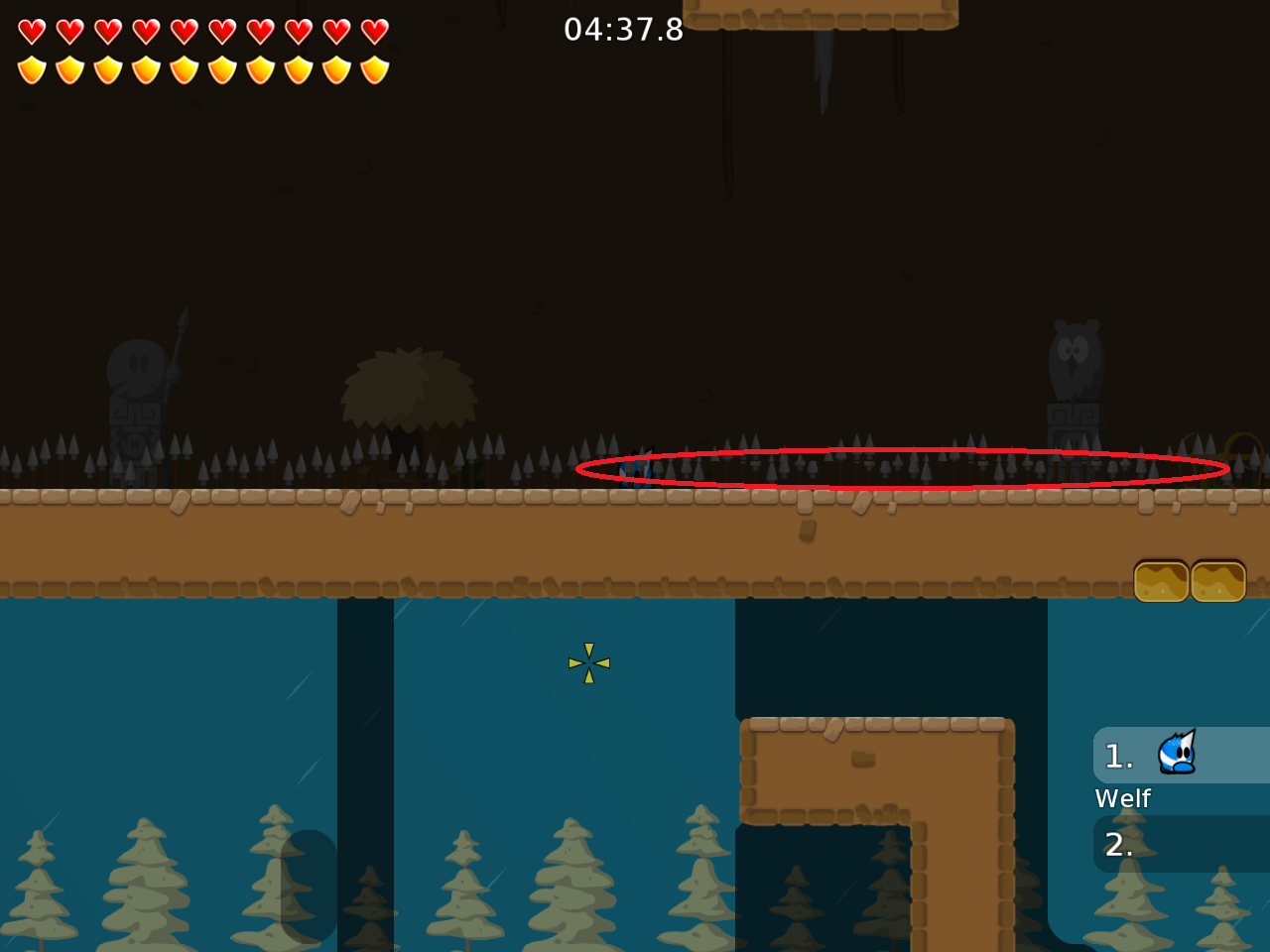Toggle the second golden shield
This screenshot has width=1270, height=952.
pyautogui.click(x=68, y=67)
